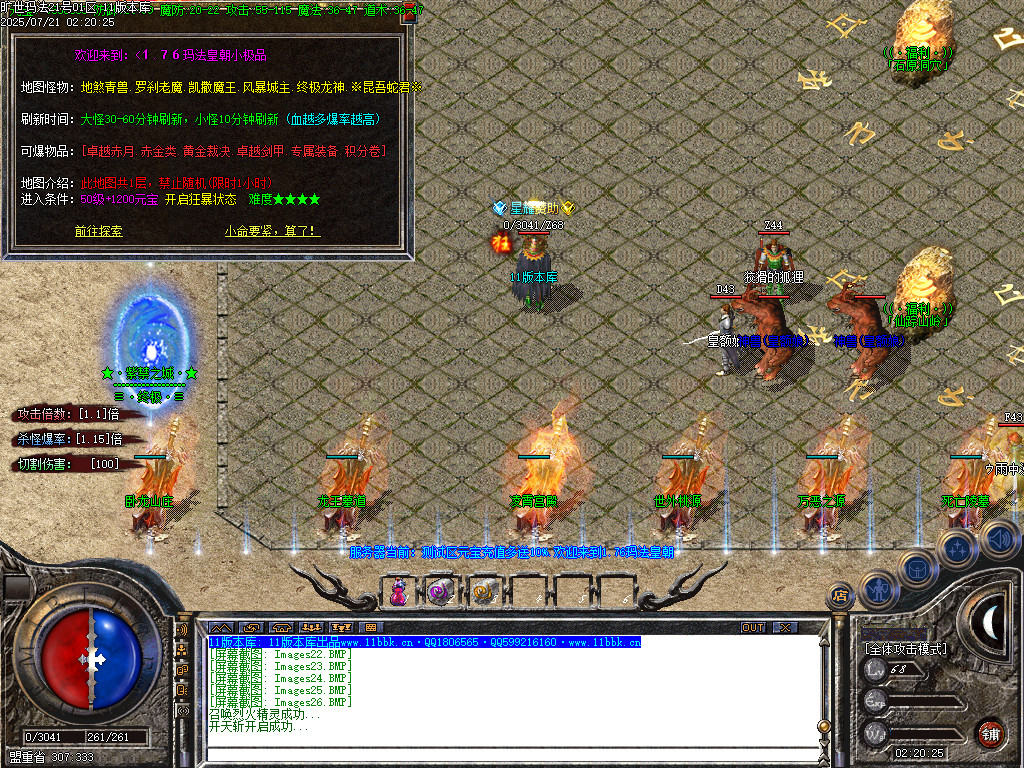The width and height of the screenshot is (1024, 768).
Task: Use the red potion in the hotbar
Action: coord(398,592)
